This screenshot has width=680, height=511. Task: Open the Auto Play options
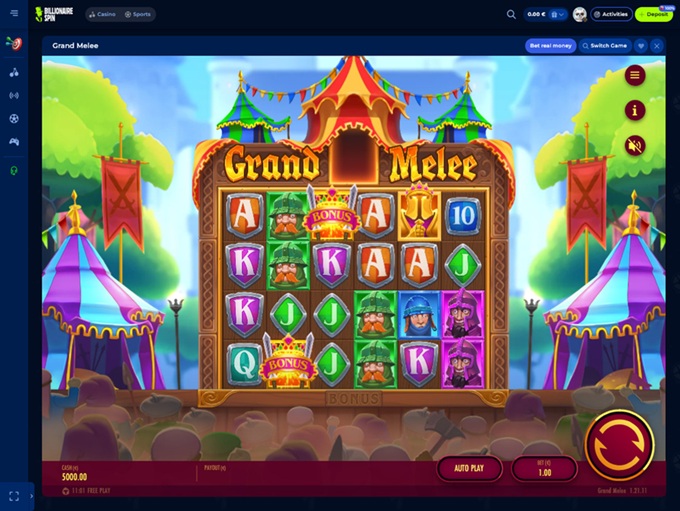coord(469,467)
